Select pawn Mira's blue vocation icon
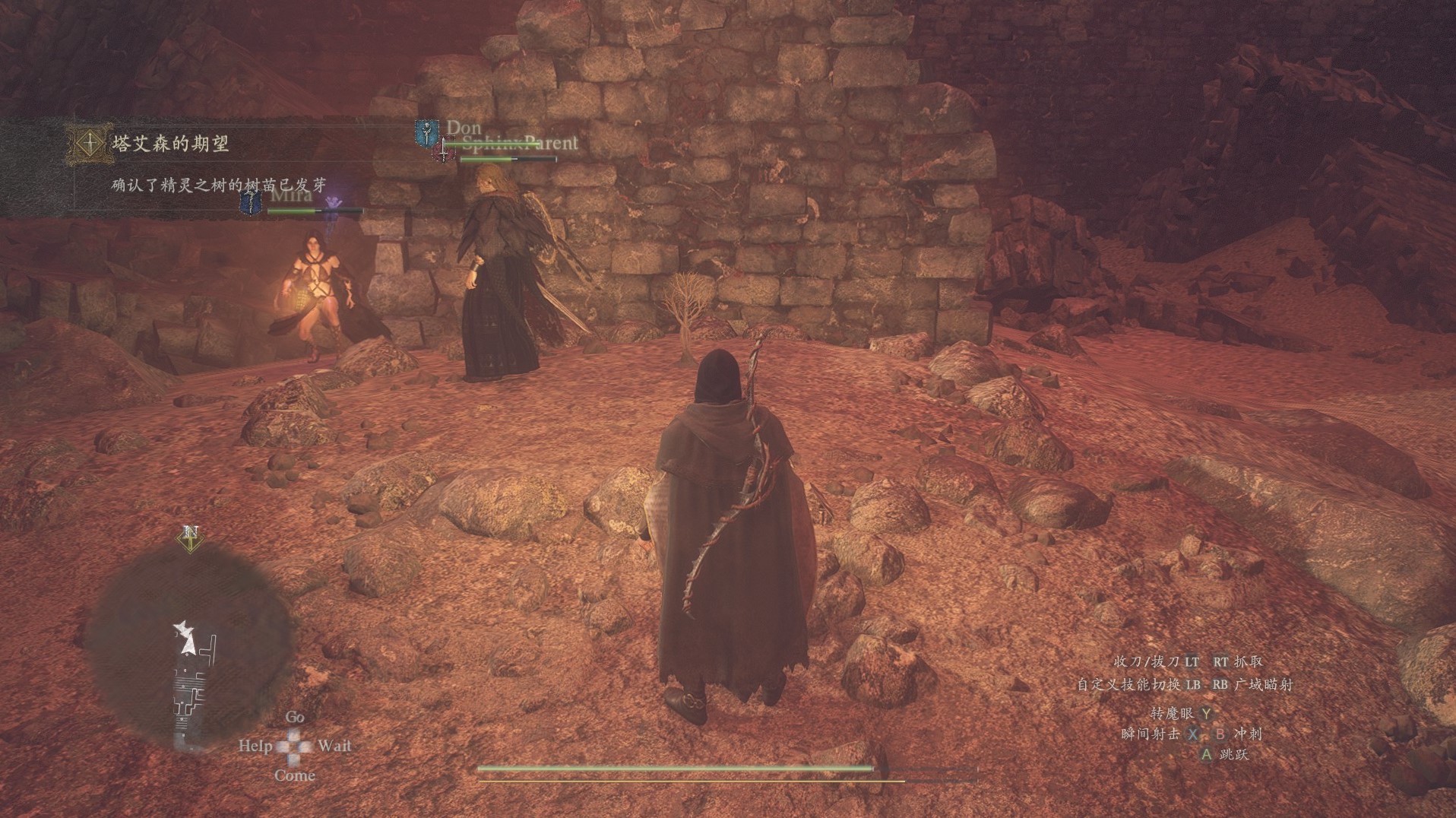Viewport: 1456px width, 818px height. pos(252,201)
